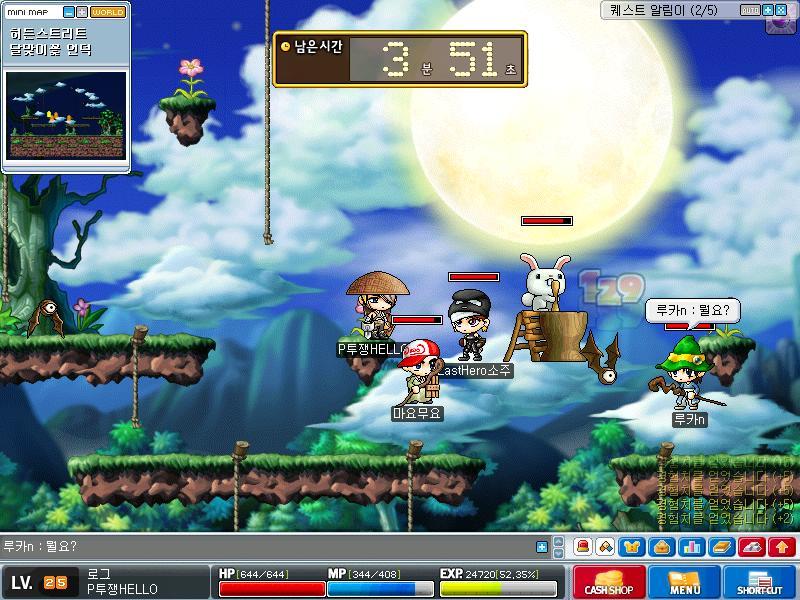This screenshot has height=600, width=800.
Task: Minimize the mini map panel
Action: [x=69, y=12]
